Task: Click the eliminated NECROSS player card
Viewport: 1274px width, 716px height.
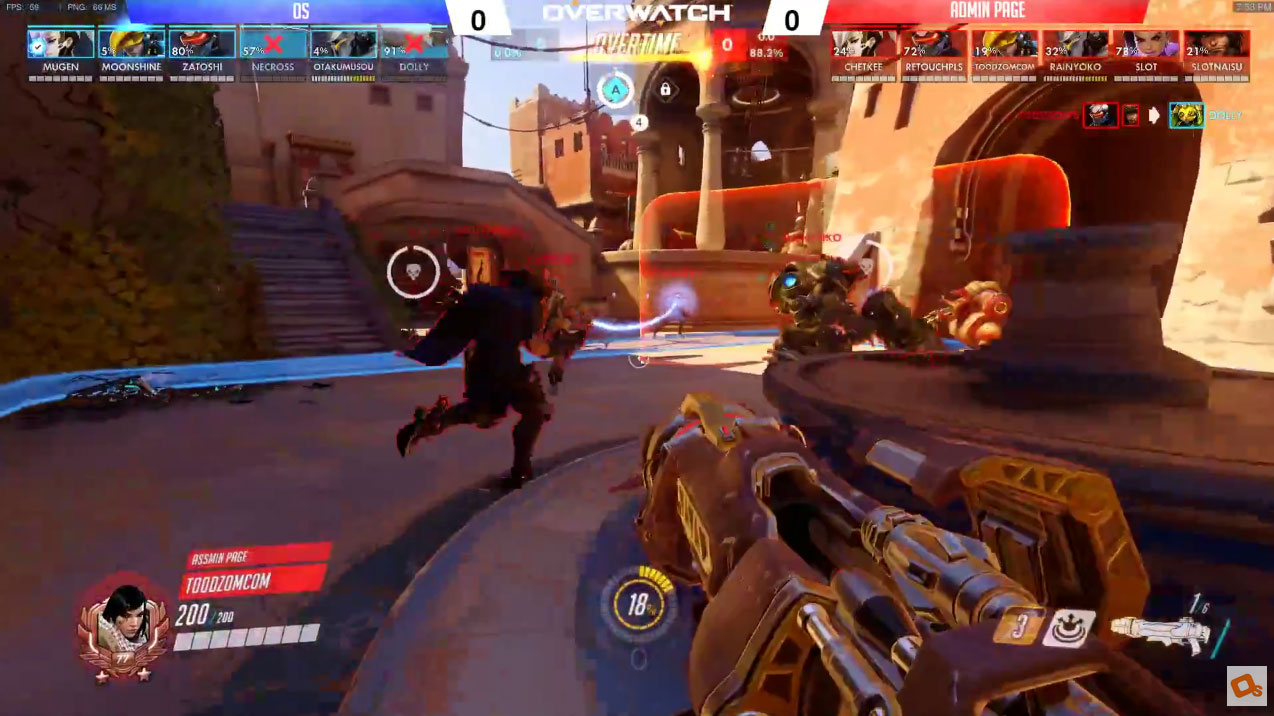Action: point(273,44)
